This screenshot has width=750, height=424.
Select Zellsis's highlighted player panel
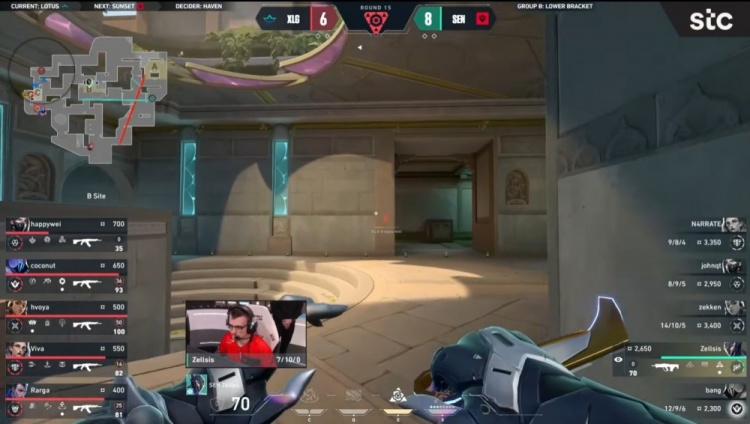[x=680, y=359]
